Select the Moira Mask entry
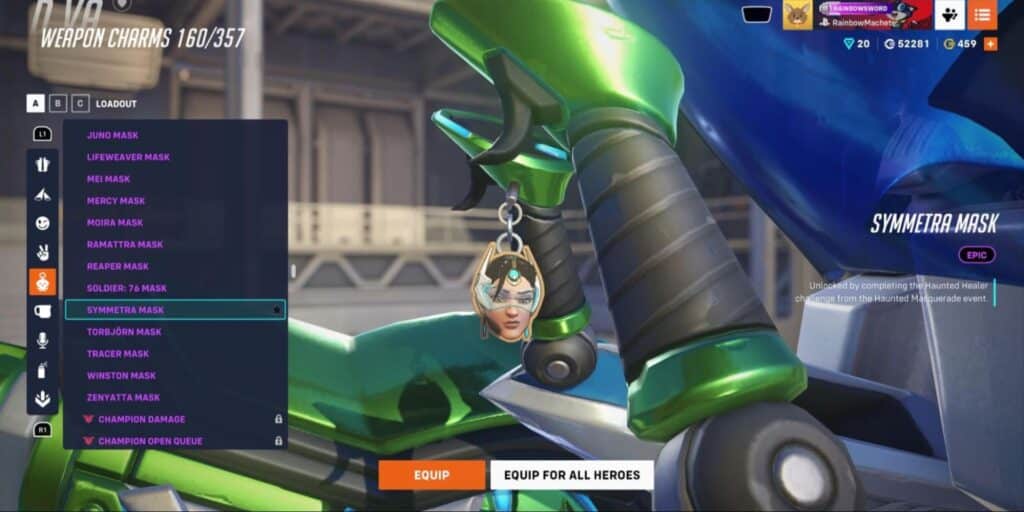The width and height of the screenshot is (1024, 512). [x=115, y=223]
